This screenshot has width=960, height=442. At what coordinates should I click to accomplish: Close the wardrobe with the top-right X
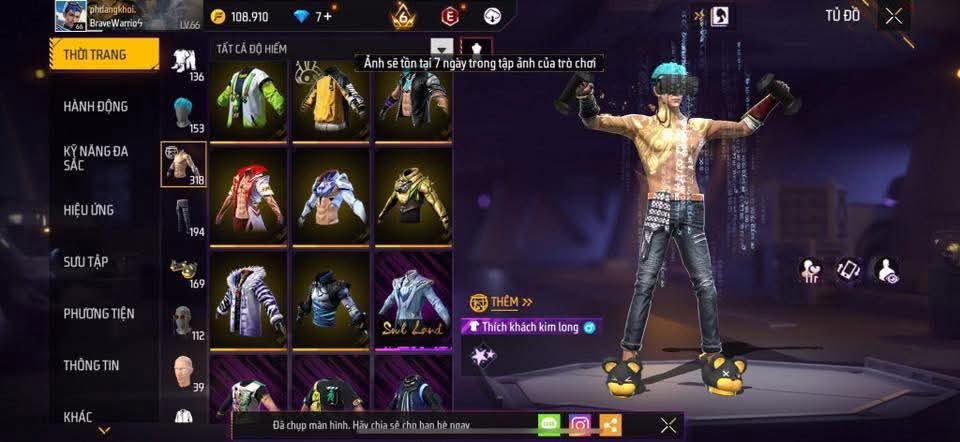coord(893,15)
